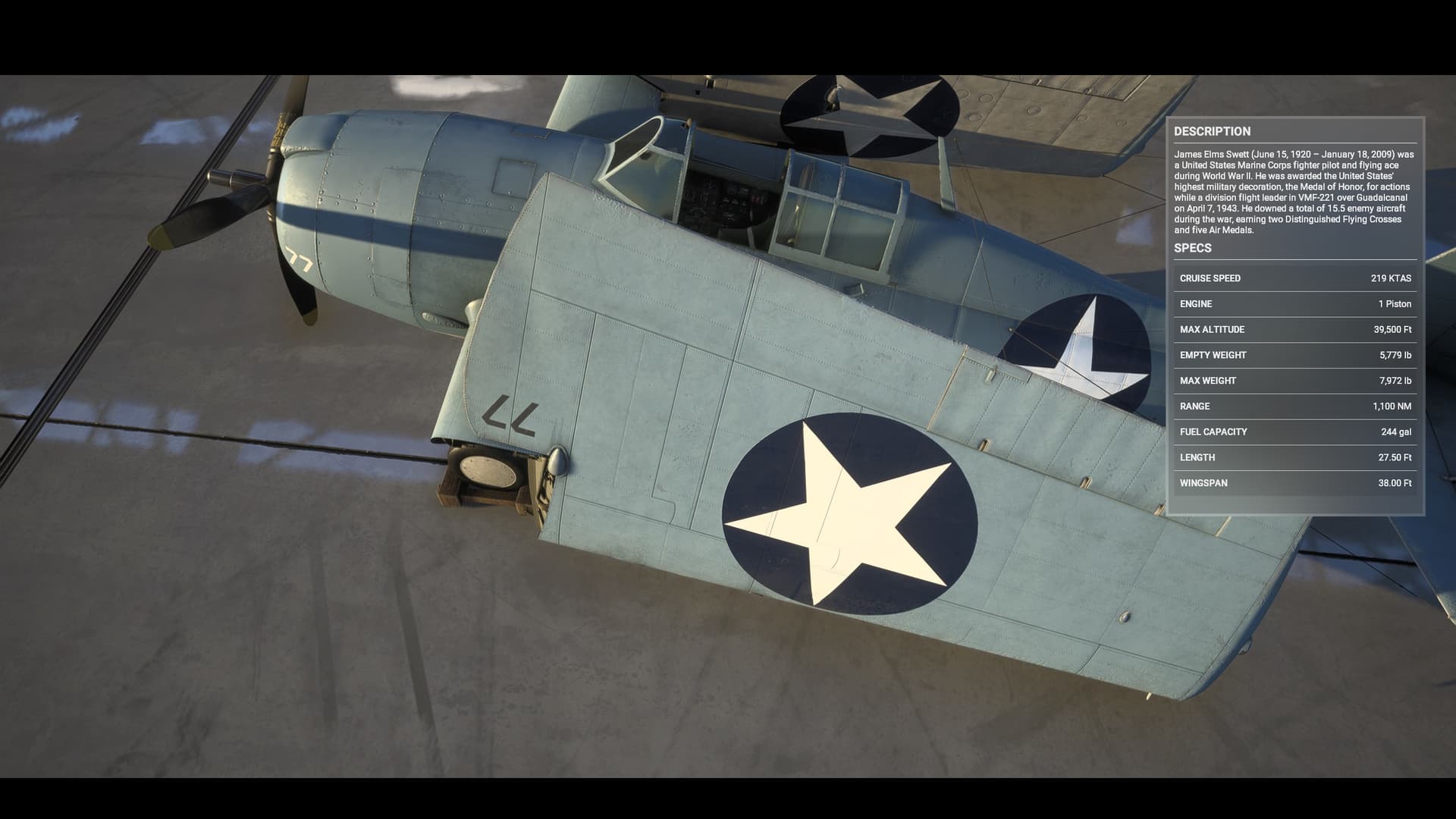This screenshot has height=819, width=1456.
Task: Click the RANGE value 1,100 NM
Action: tap(1394, 406)
